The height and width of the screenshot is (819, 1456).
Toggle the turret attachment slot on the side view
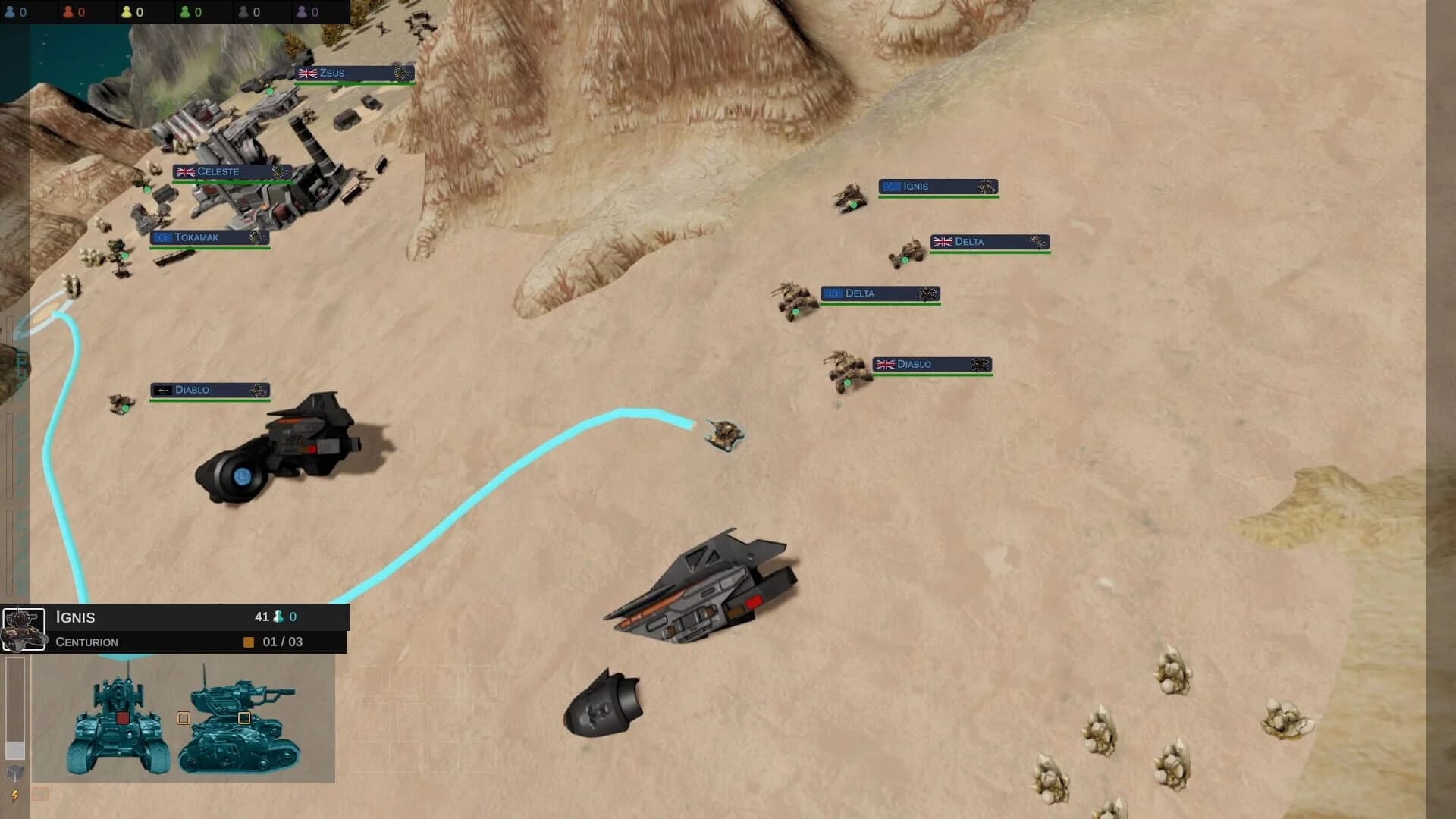pos(244,717)
